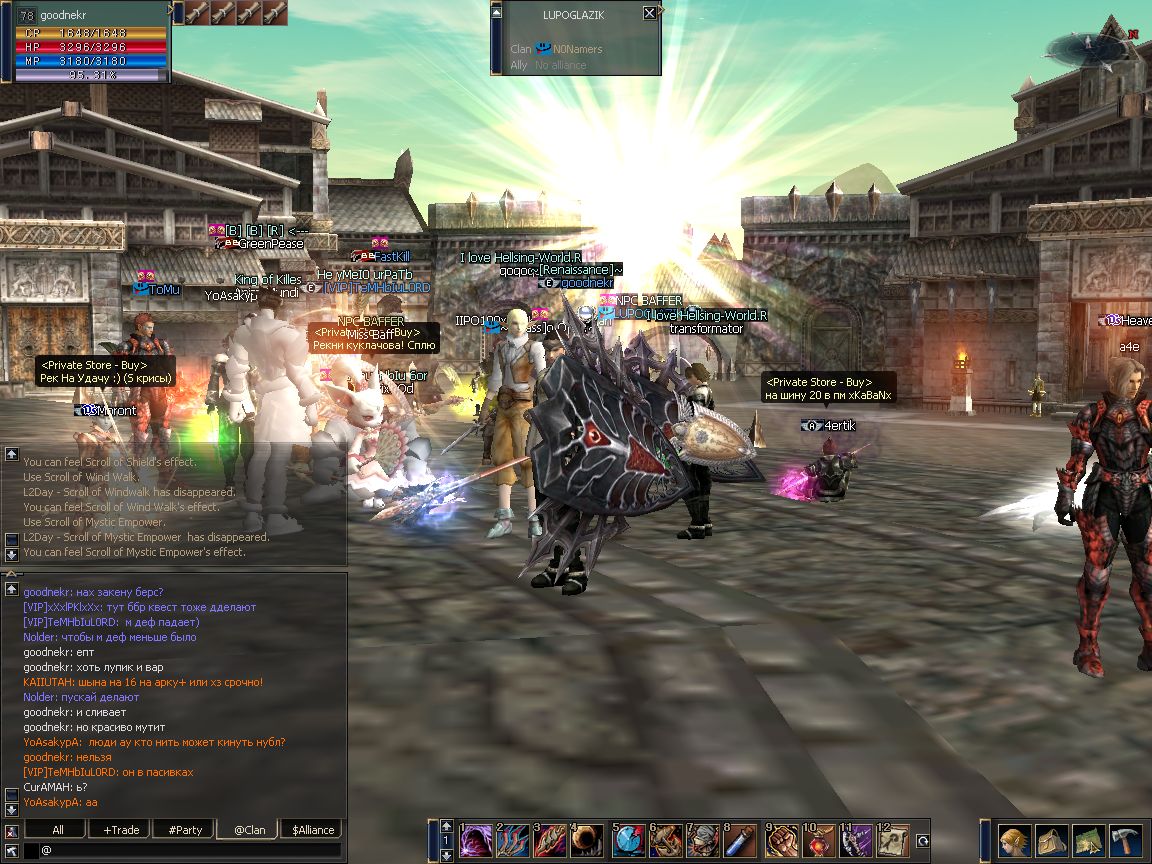The height and width of the screenshot is (864, 1152).
Task: Activate the fist skill in slot 9
Action: (x=781, y=840)
